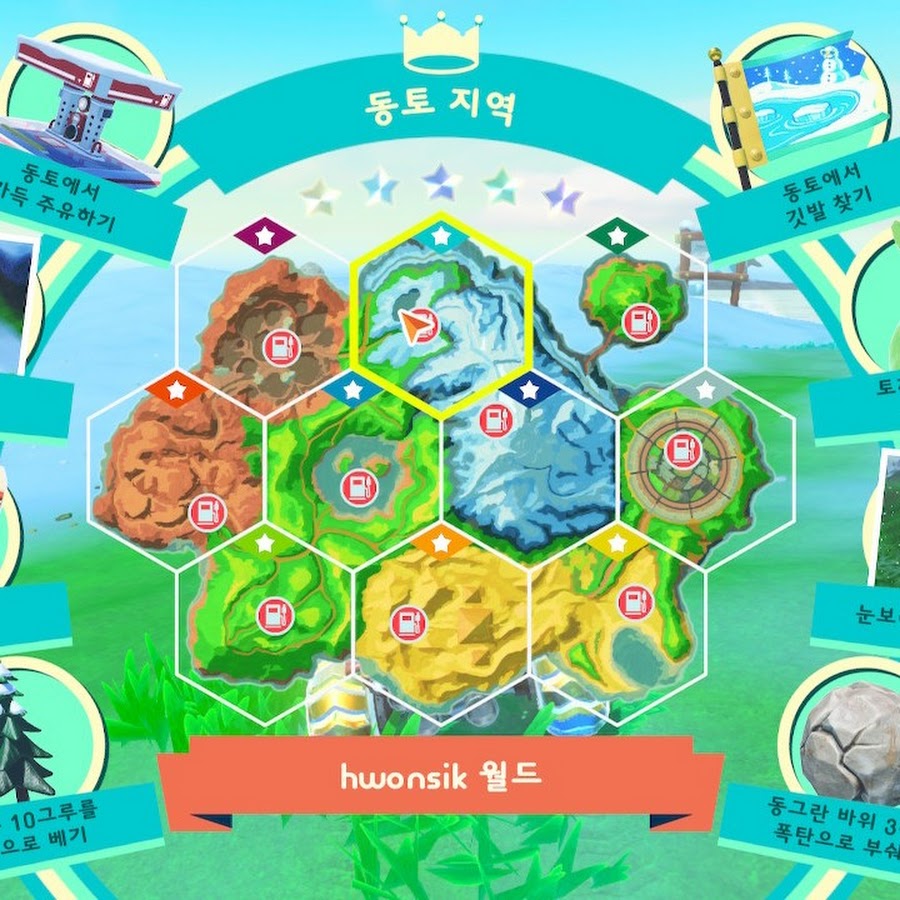Image resolution: width=900 pixels, height=900 pixels.
Task: Select the fuel station in the purple-star crater hex
Action: tap(282, 347)
